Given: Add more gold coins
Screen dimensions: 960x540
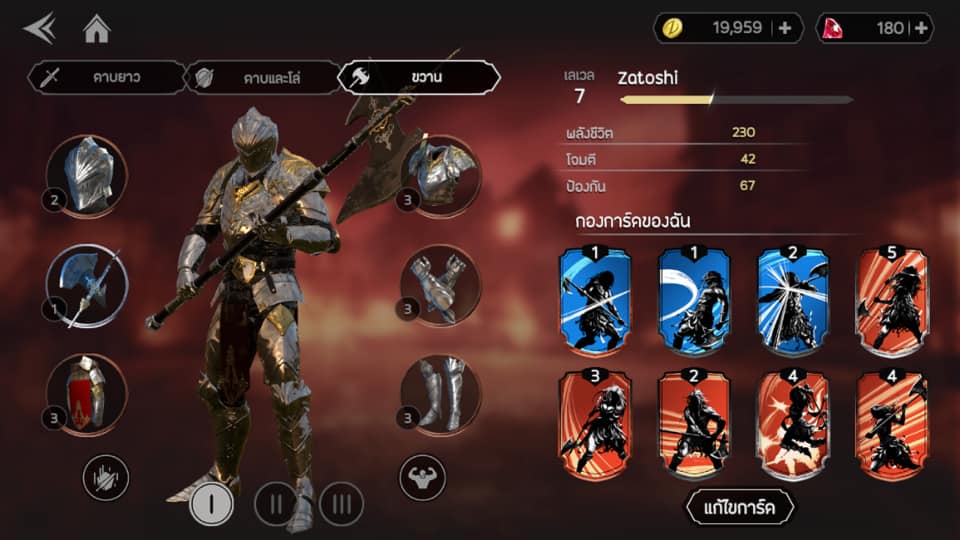Looking at the screenshot, I should click(784, 28).
